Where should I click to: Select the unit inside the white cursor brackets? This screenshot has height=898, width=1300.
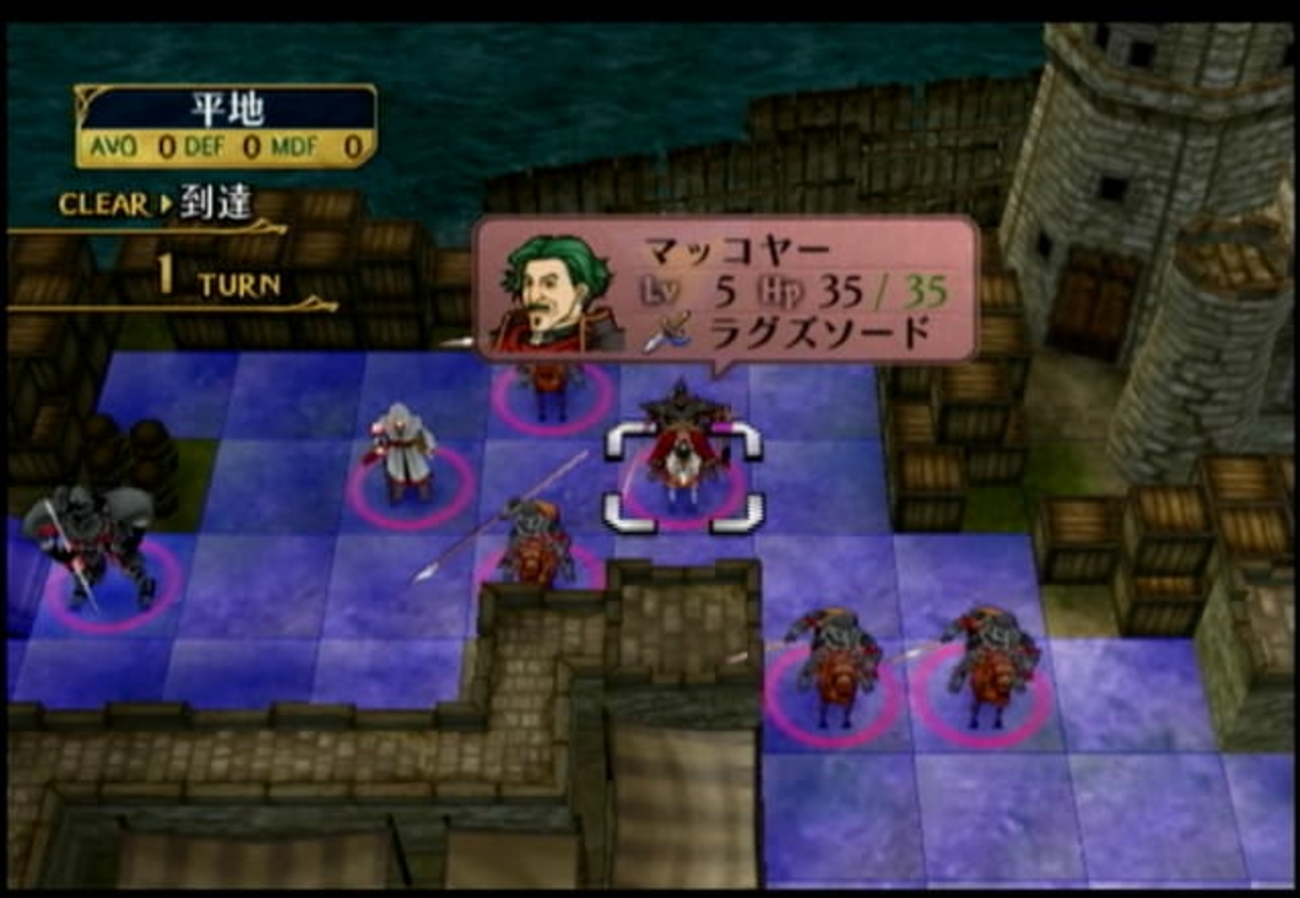(x=684, y=460)
